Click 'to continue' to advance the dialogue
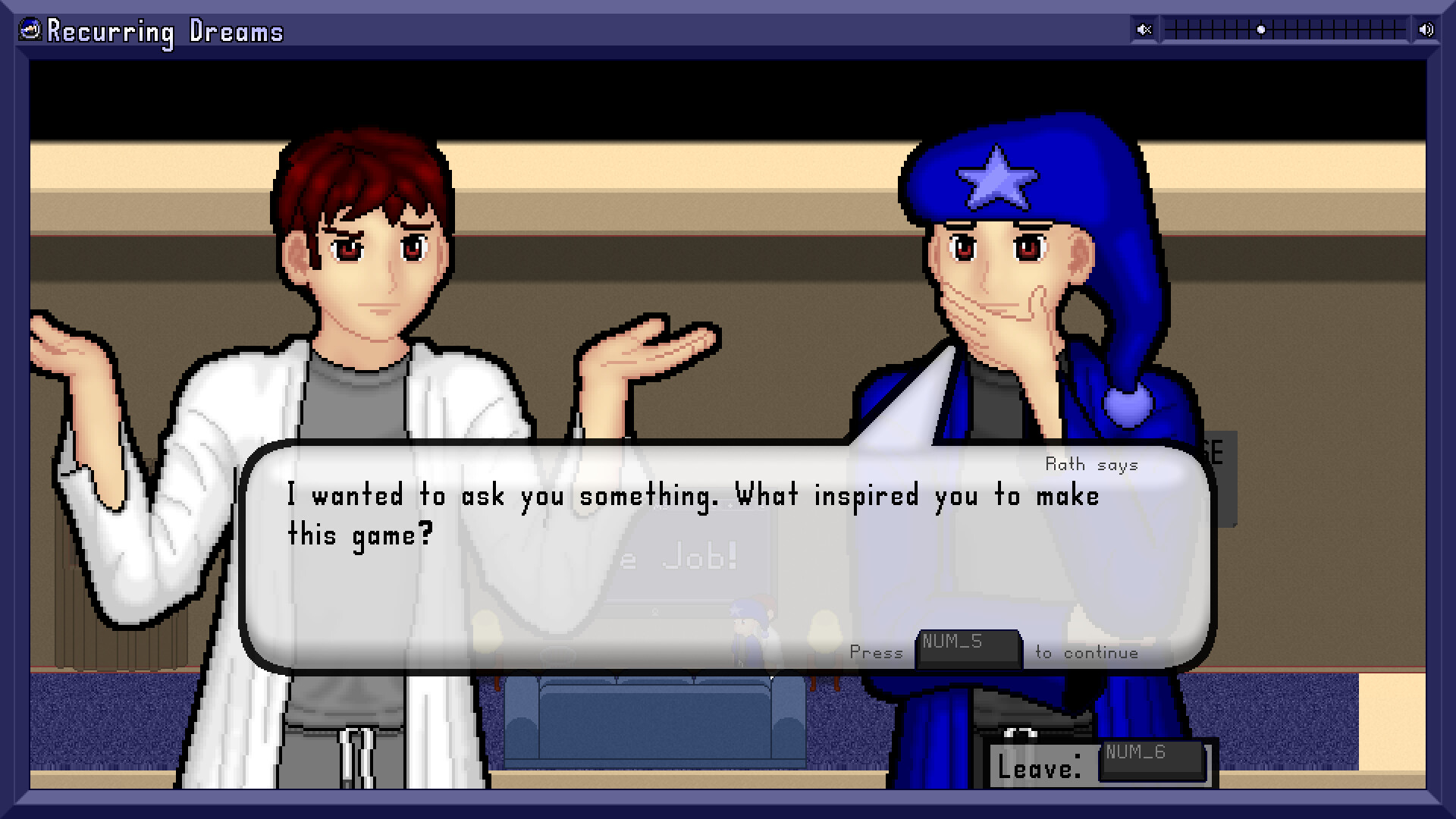Screen dimensions: 1456x819 [x=1086, y=652]
